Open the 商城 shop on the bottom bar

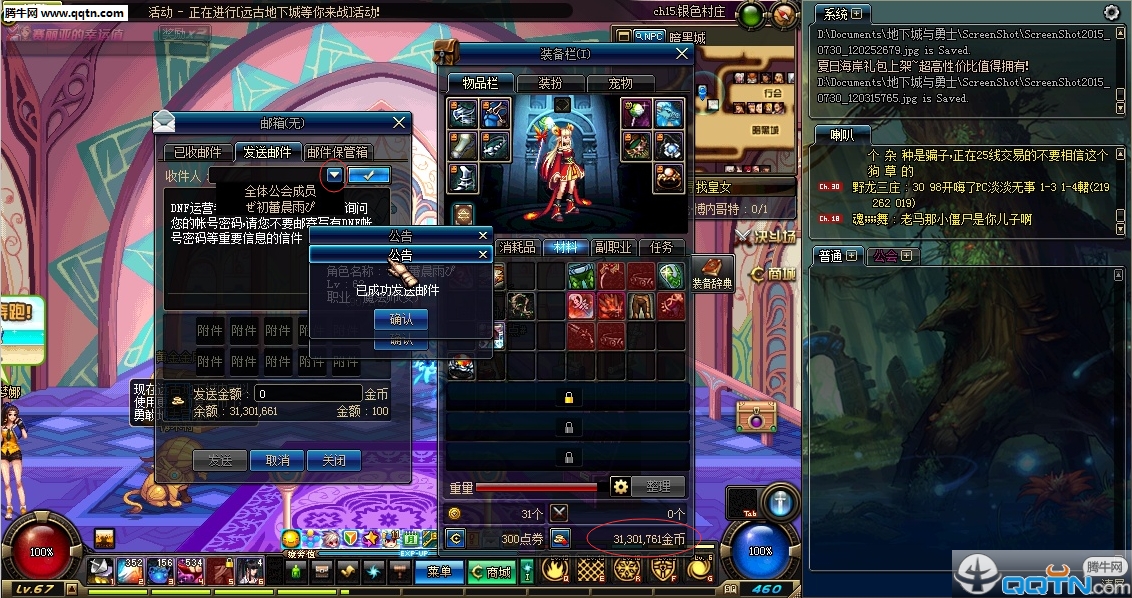(497, 571)
